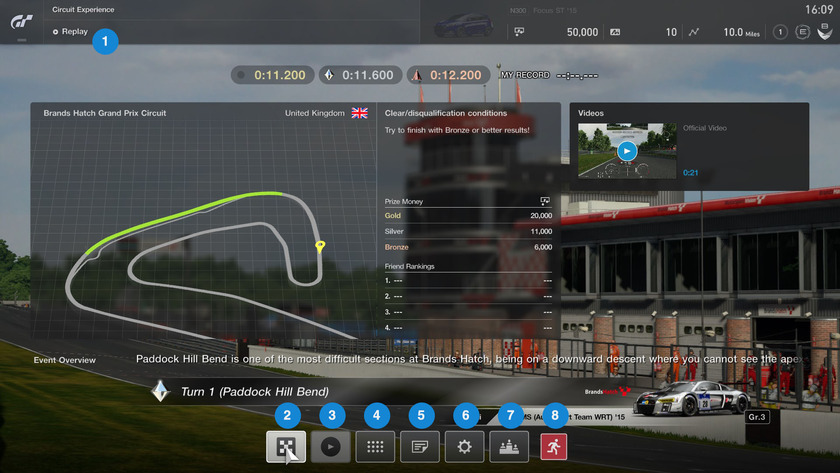The height and width of the screenshot is (473, 840).
Task: Click the Gran Turismo logo icon
Action: click(x=22, y=21)
